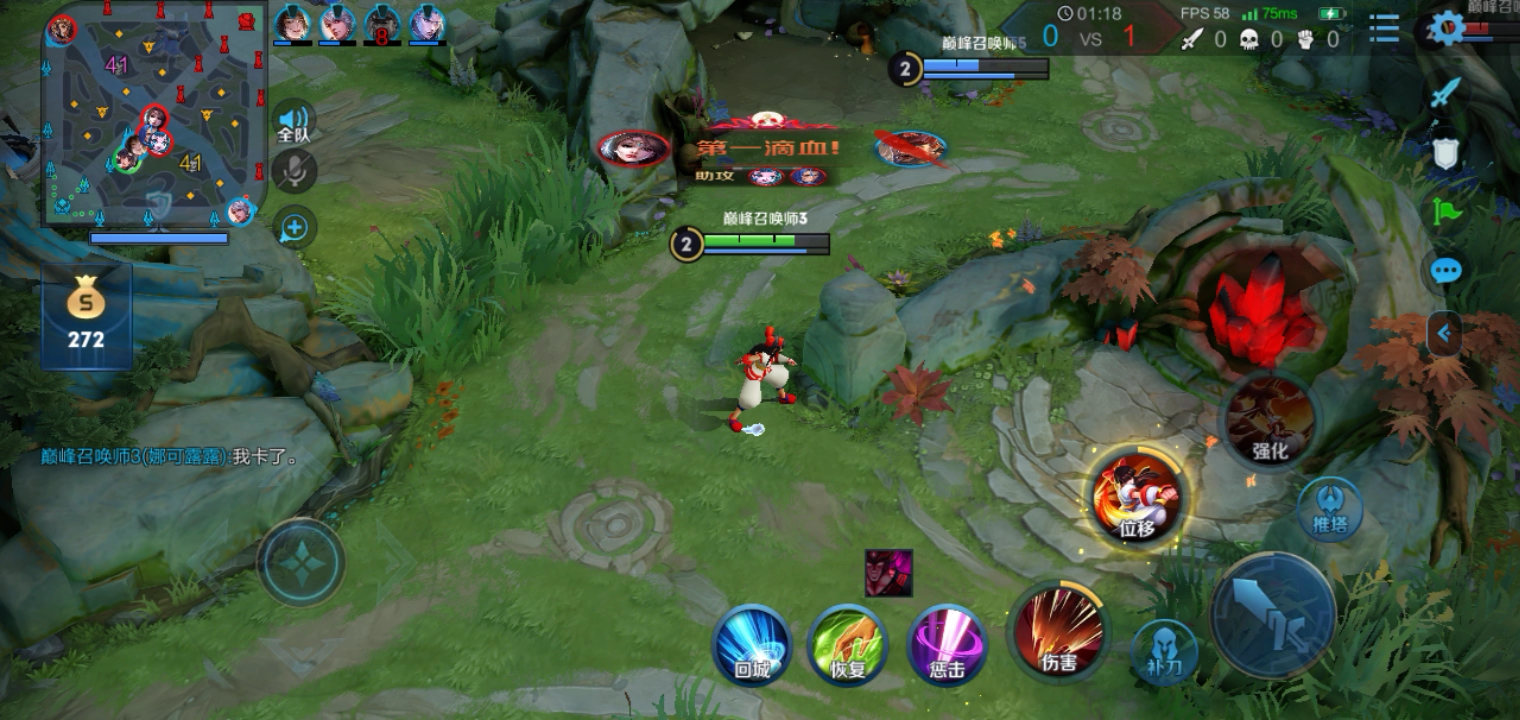Tap the 补刀 last-hit button
Image resolution: width=1520 pixels, height=720 pixels.
coord(1163,650)
